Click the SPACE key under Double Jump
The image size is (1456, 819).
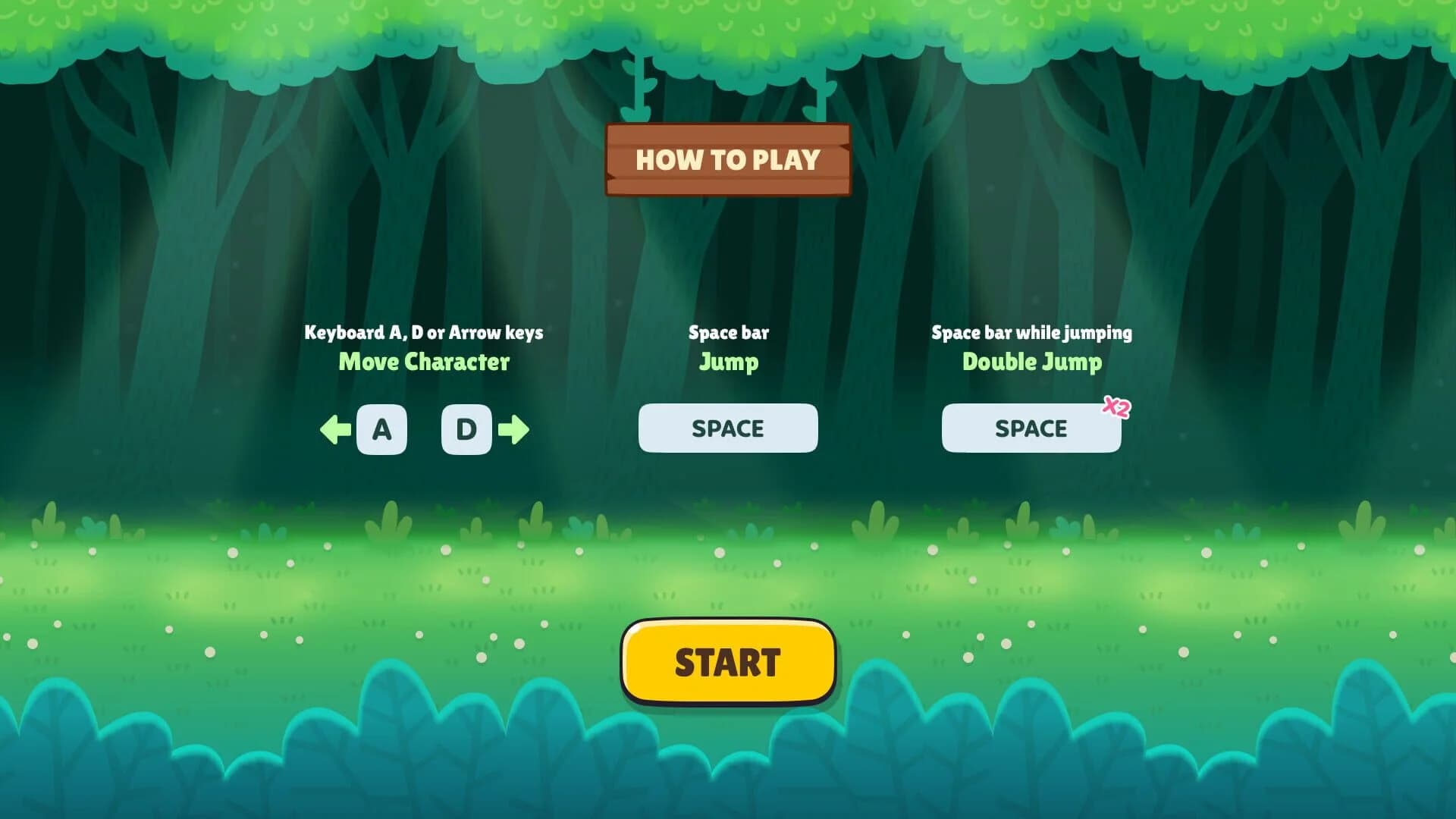tap(1031, 428)
